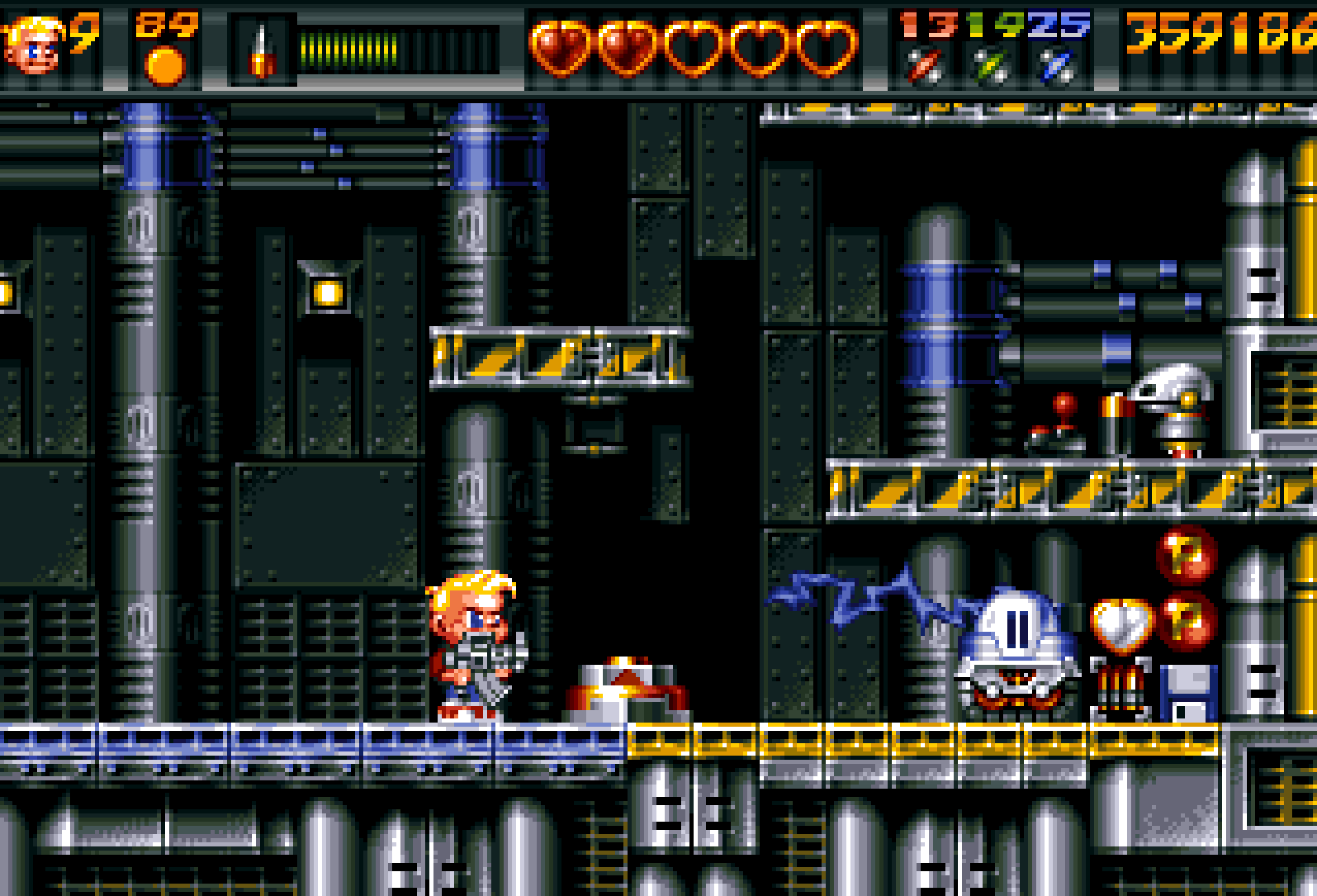The image size is (1317, 896).
Task: Switch to the green ammo type icon
Action: [x=991, y=67]
